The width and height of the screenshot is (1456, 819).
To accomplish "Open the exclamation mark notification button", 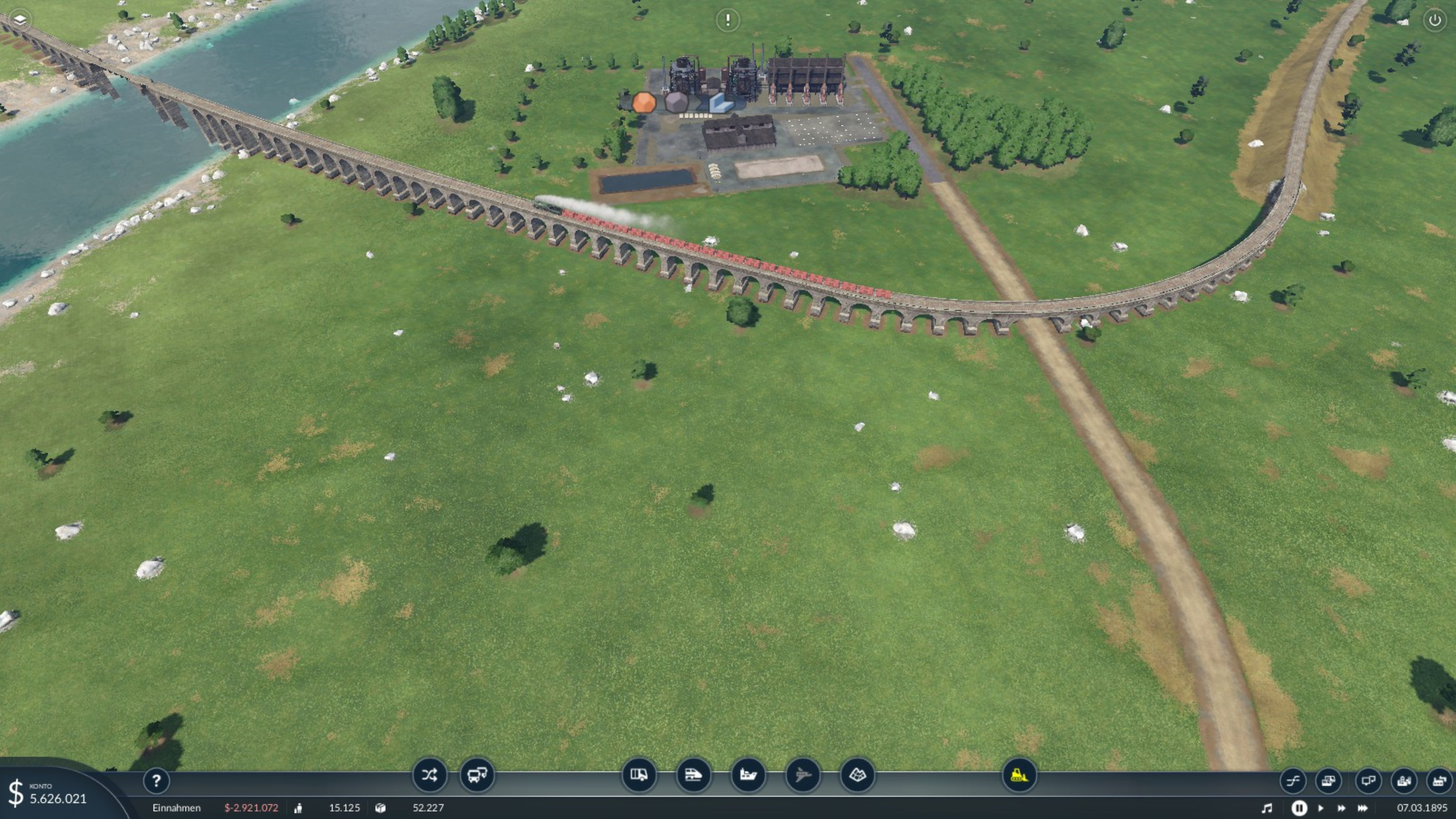I will pyautogui.click(x=727, y=20).
